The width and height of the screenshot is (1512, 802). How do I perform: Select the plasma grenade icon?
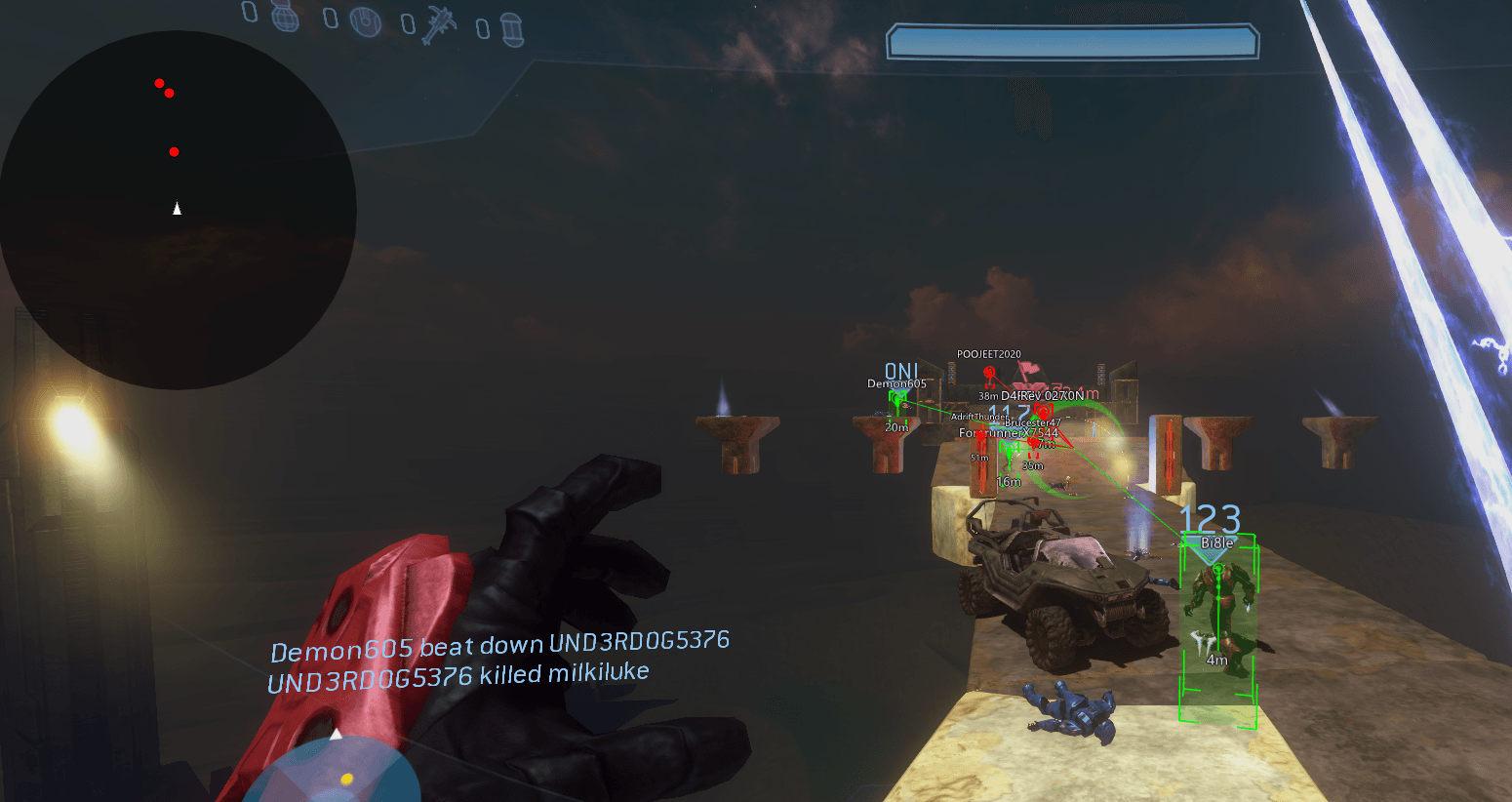pos(365,21)
